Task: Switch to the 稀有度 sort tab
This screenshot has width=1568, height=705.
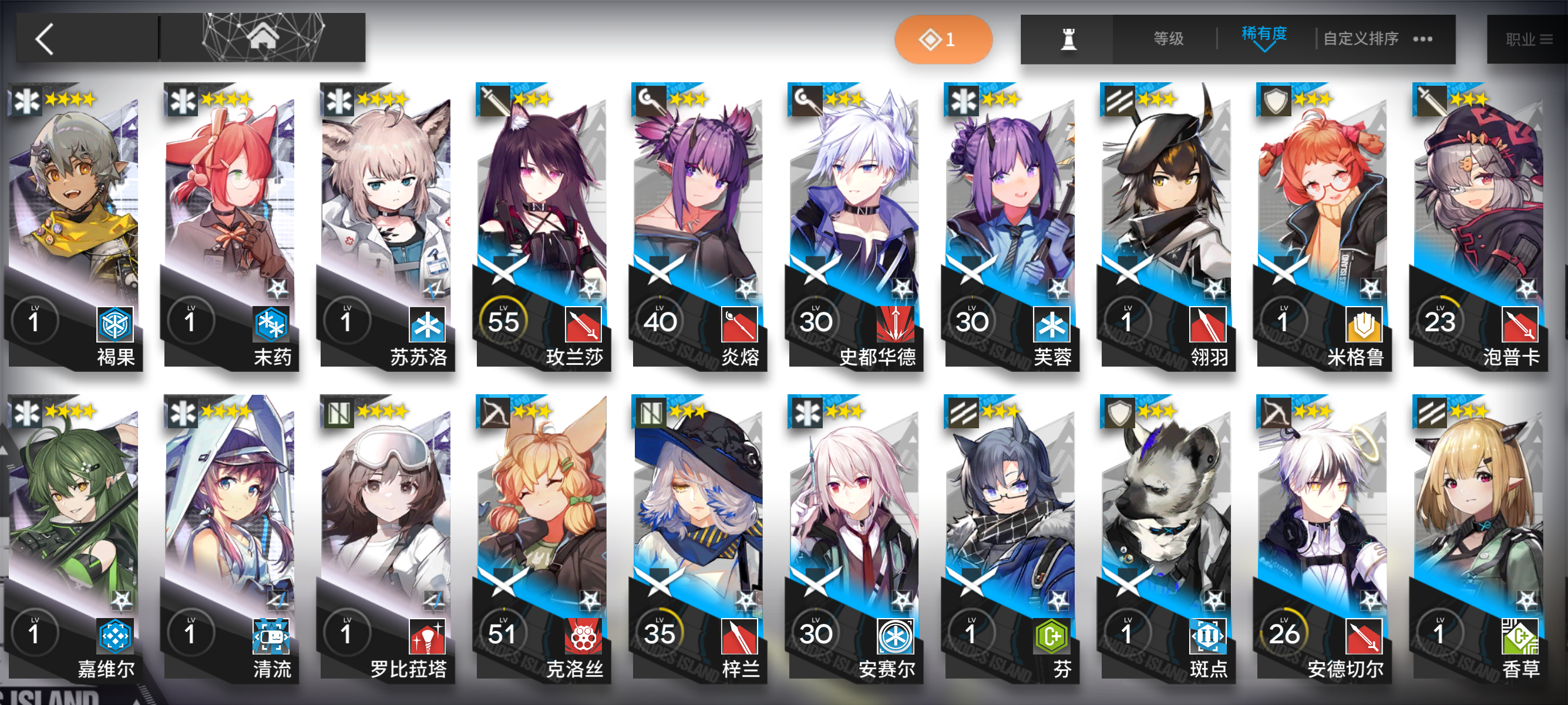Action: pos(1265,35)
